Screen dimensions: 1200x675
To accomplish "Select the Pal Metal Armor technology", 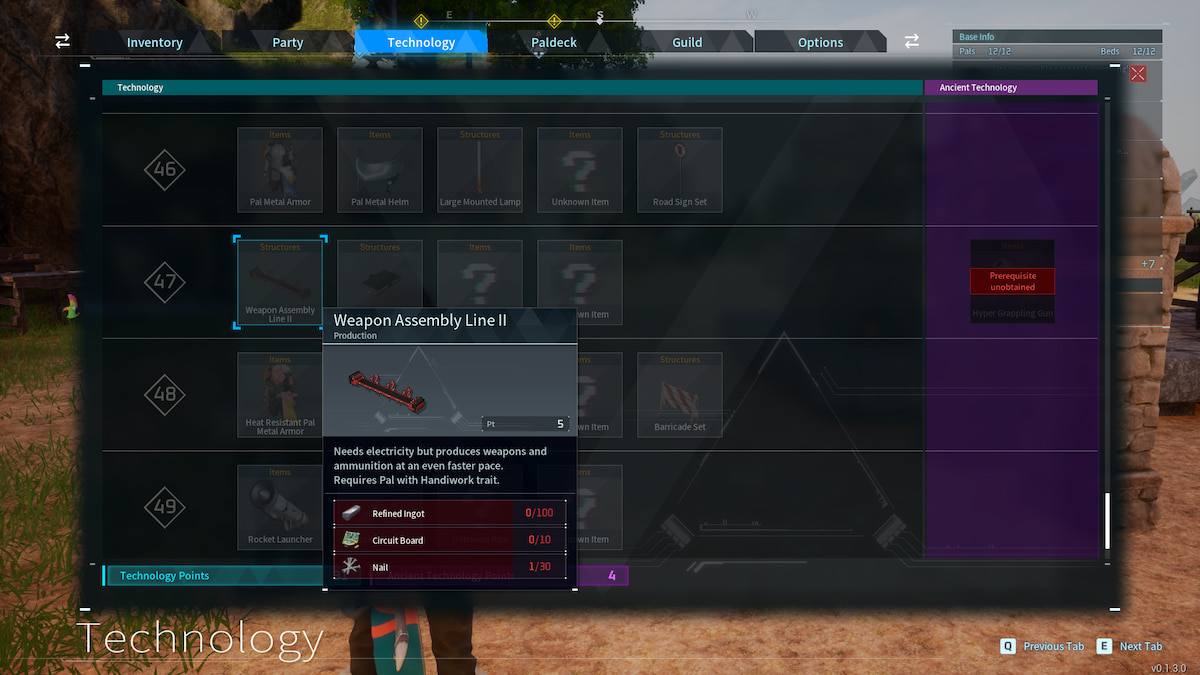I will [280, 169].
